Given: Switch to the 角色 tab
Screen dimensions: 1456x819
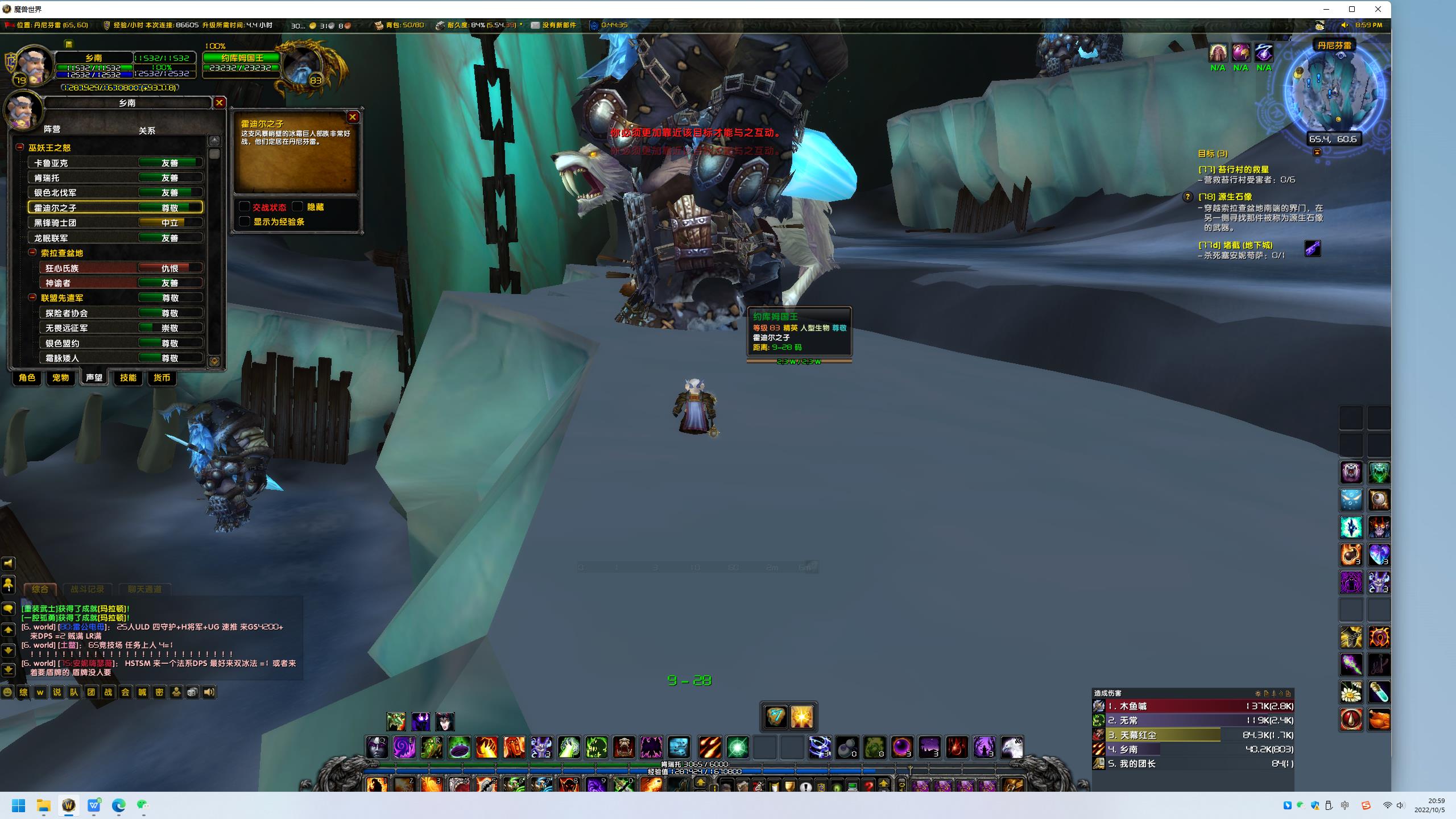Looking at the screenshot, I should pos(27,378).
